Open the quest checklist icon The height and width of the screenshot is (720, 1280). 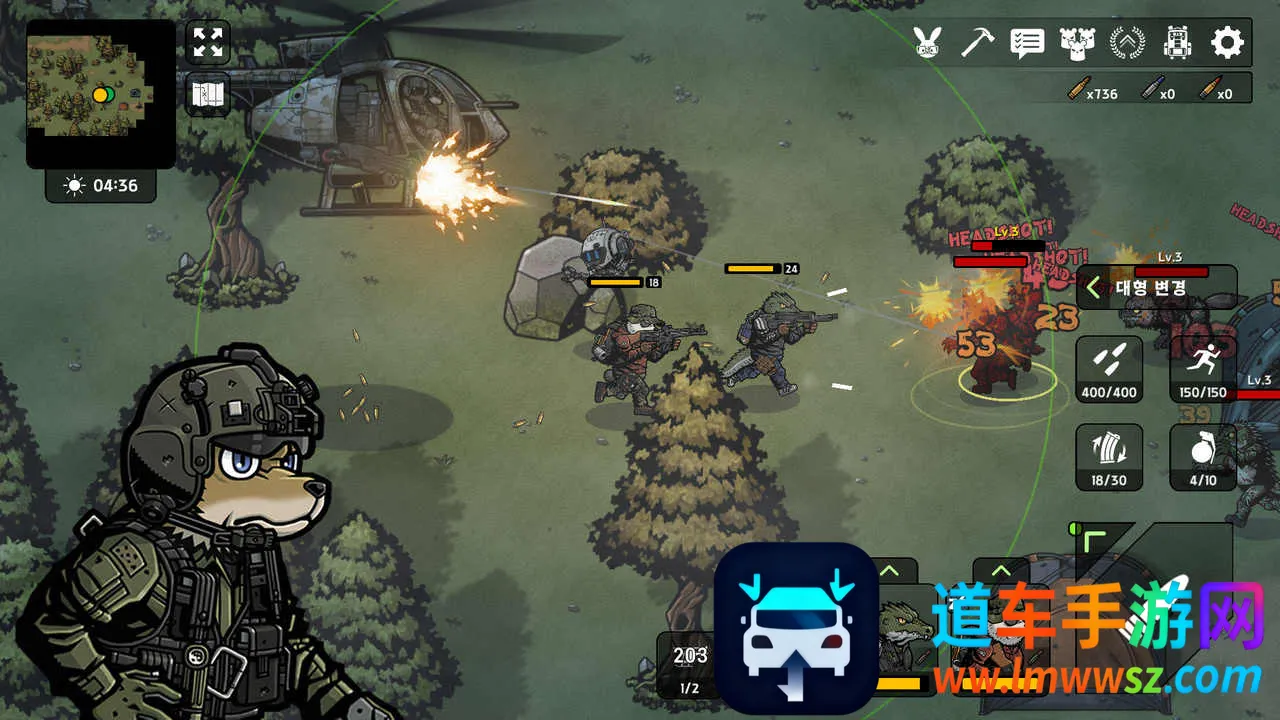(x=1027, y=42)
